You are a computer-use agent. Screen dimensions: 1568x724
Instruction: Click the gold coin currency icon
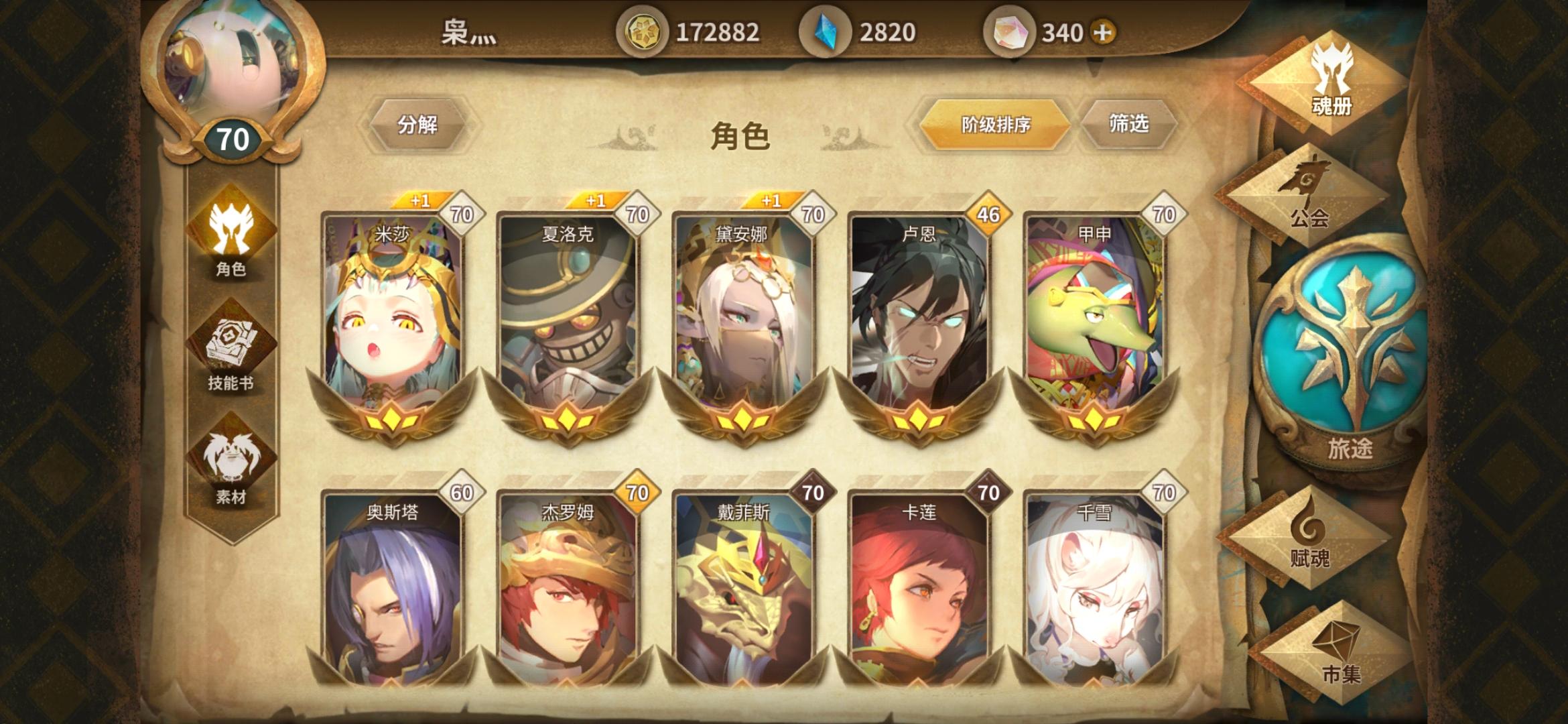pyautogui.click(x=645, y=29)
